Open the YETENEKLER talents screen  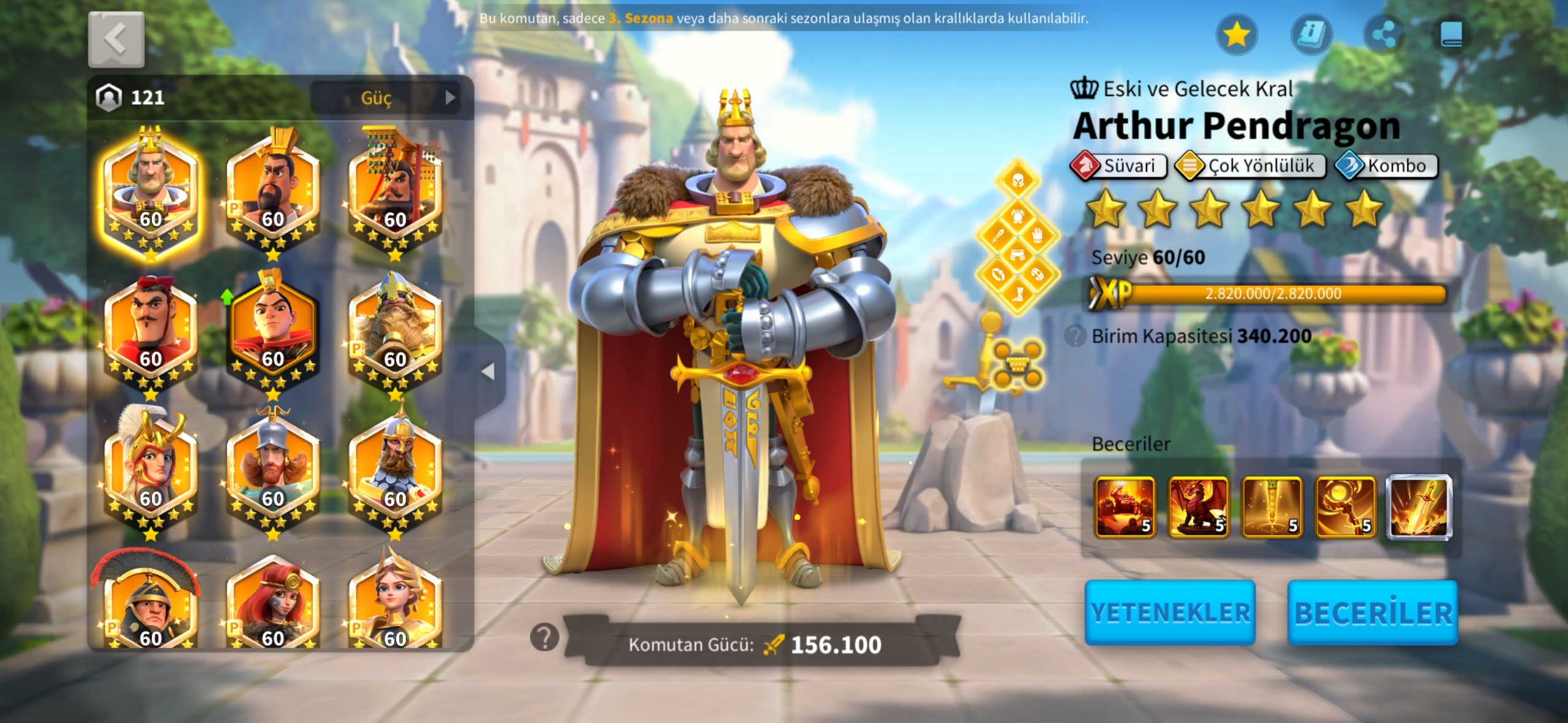tap(1170, 612)
